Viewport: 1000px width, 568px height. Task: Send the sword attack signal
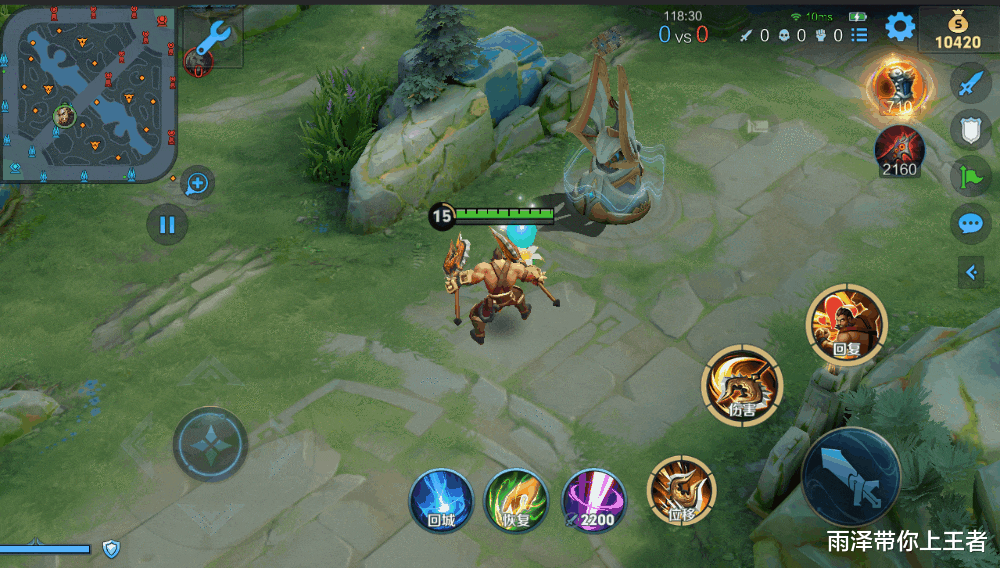point(969,84)
